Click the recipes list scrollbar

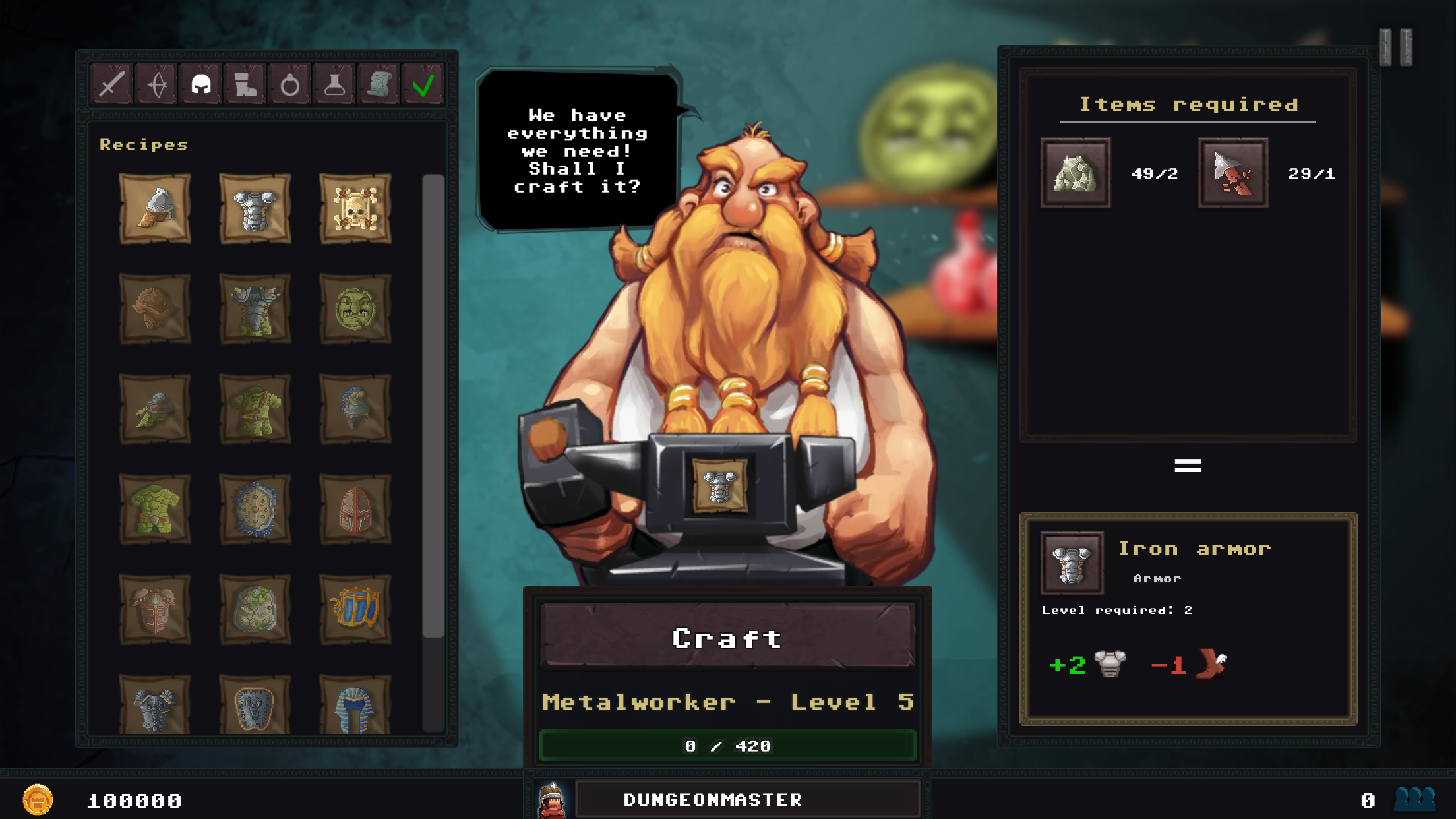pyautogui.click(x=433, y=406)
